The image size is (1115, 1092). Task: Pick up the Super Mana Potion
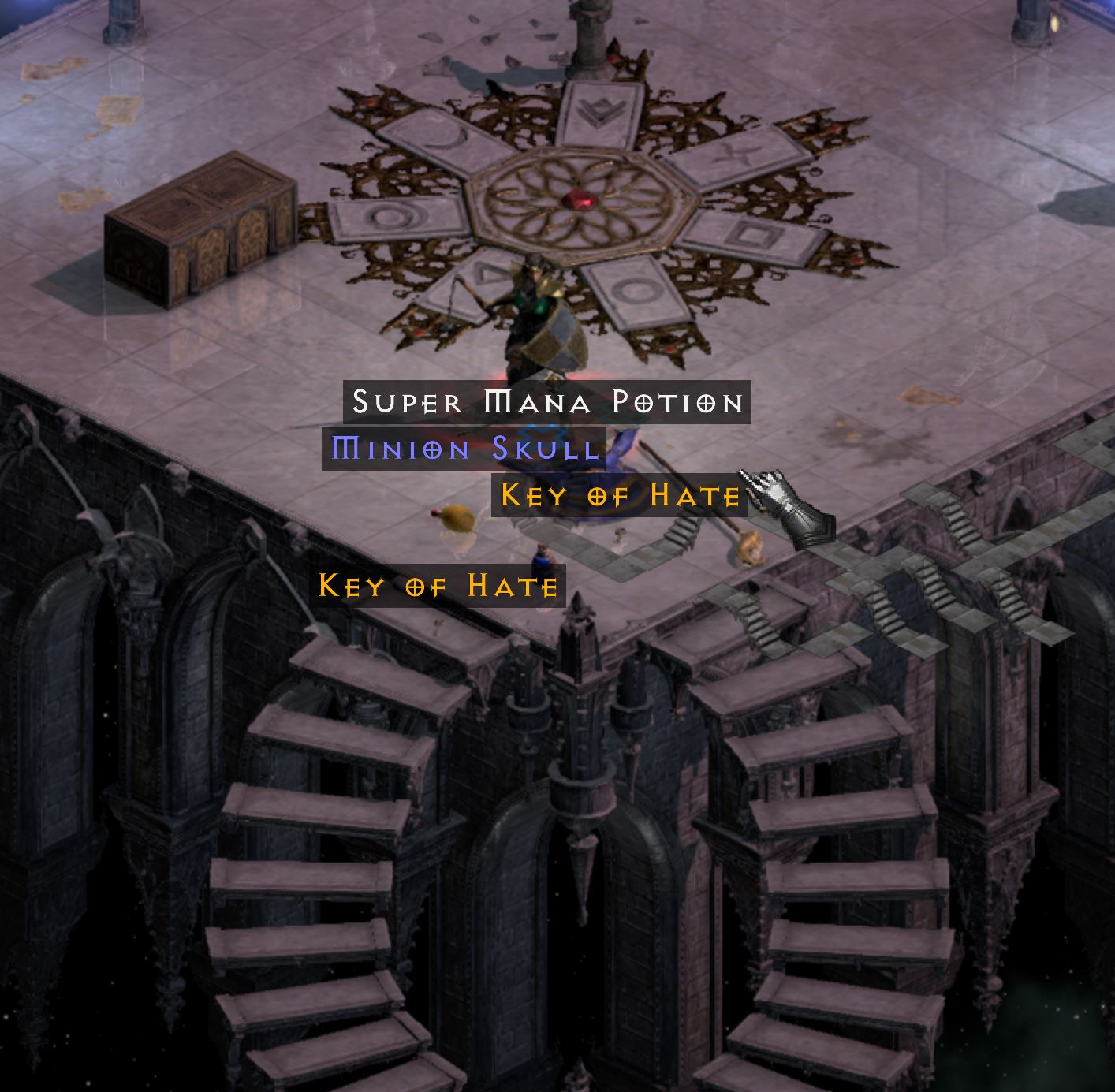point(546,402)
